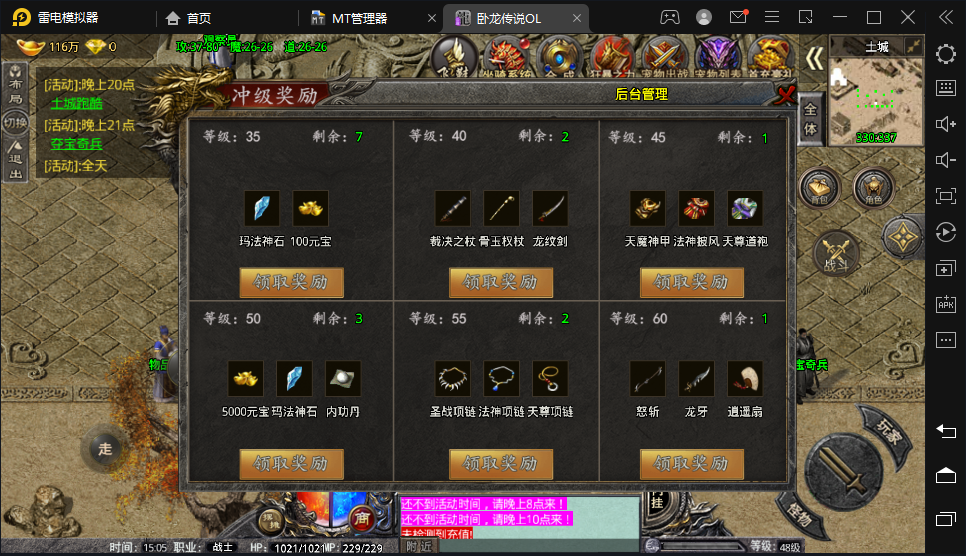Image resolution: width=966 pixels, height=556 pixels.
Task: Claim the level 55 reward
Action: click(x=501, y=464)
